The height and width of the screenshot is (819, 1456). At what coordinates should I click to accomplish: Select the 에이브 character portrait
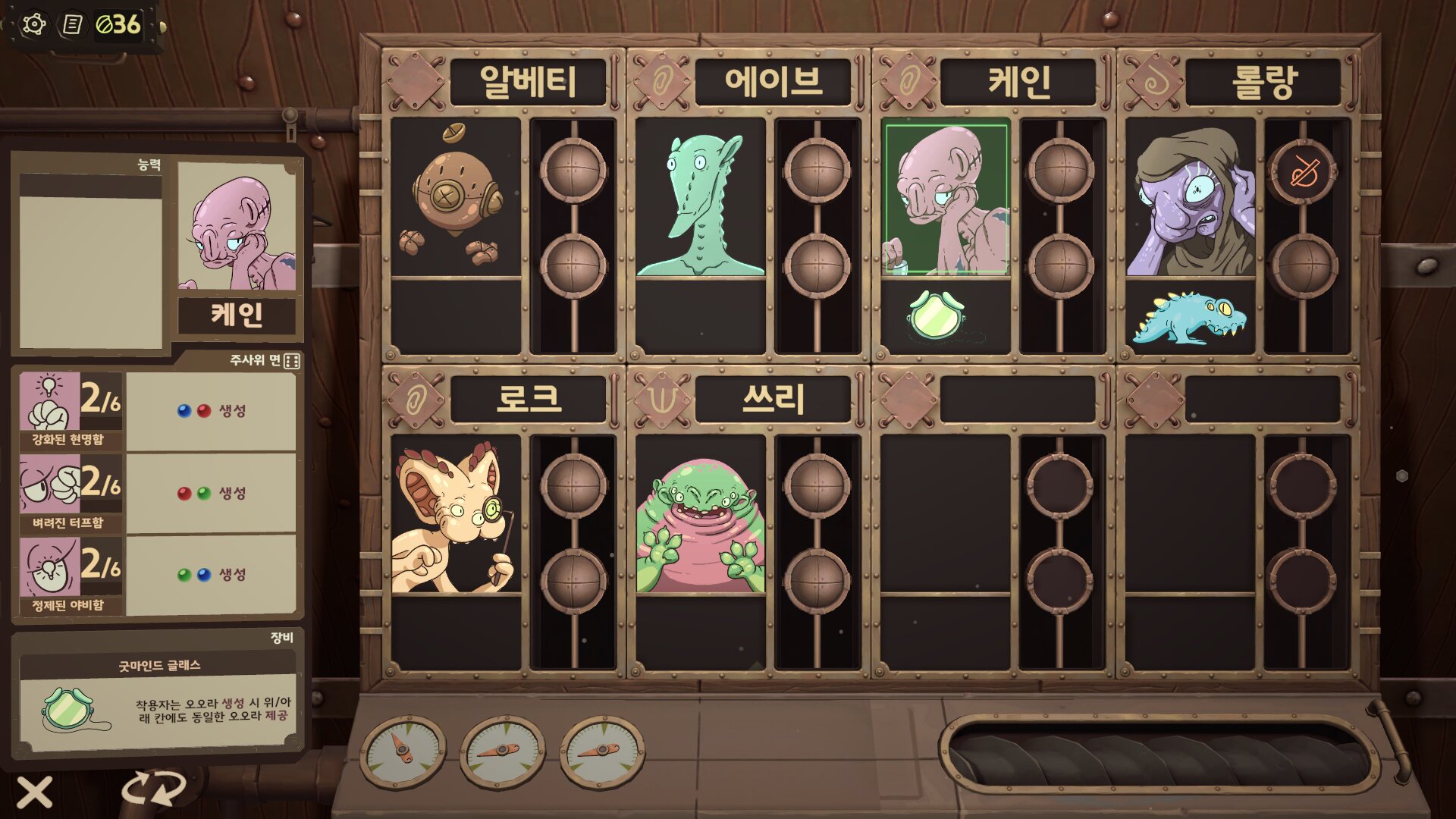[701, 198]
